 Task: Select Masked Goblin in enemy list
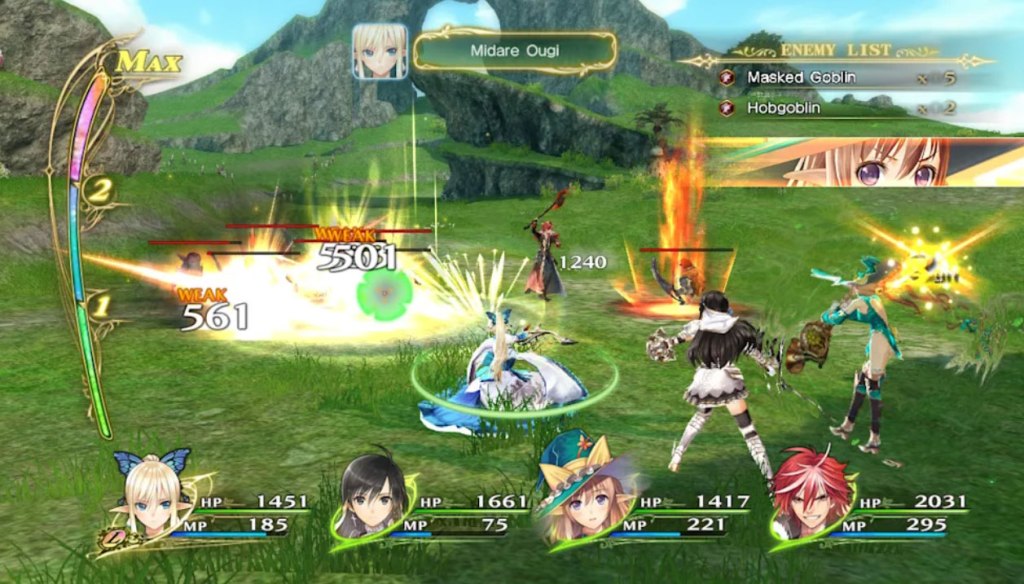coord(801,77)
